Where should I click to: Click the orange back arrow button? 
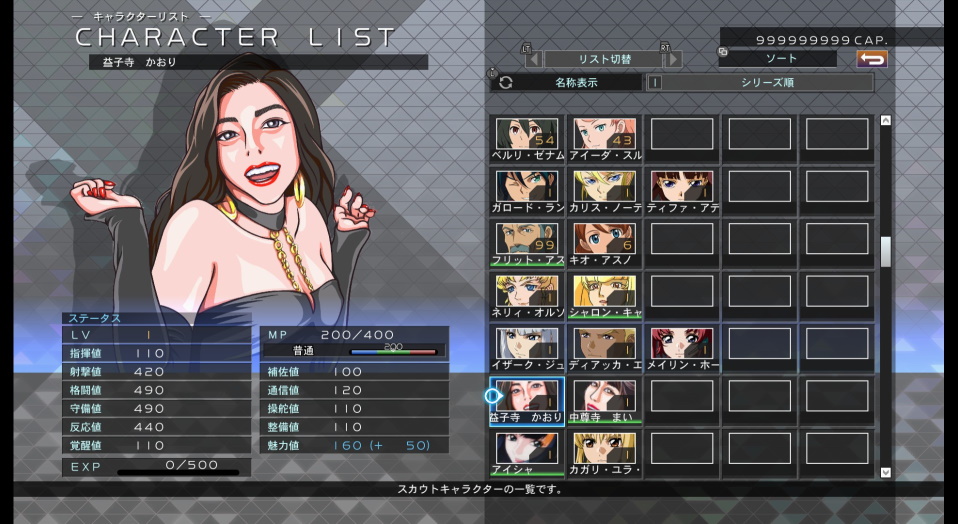click(x=872, y=59)
